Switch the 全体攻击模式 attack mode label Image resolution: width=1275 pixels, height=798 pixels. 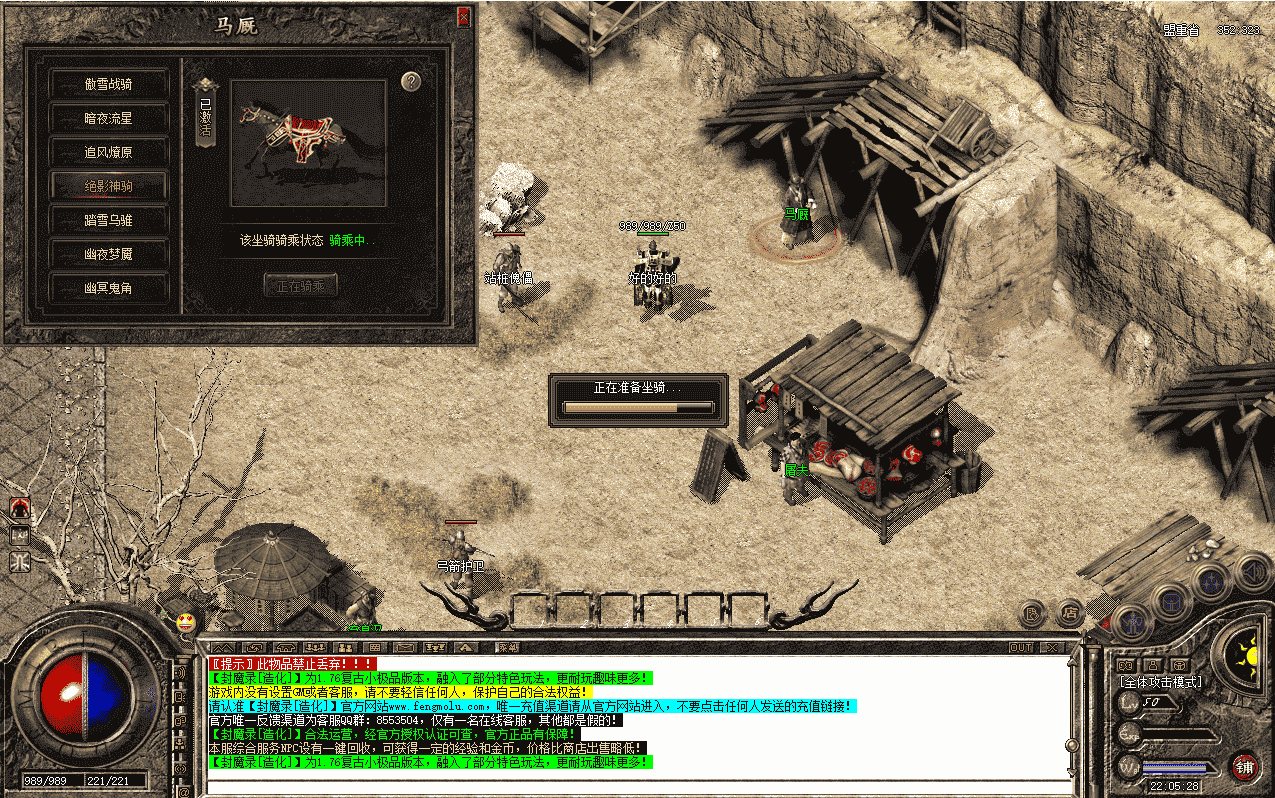[1160, 682]
